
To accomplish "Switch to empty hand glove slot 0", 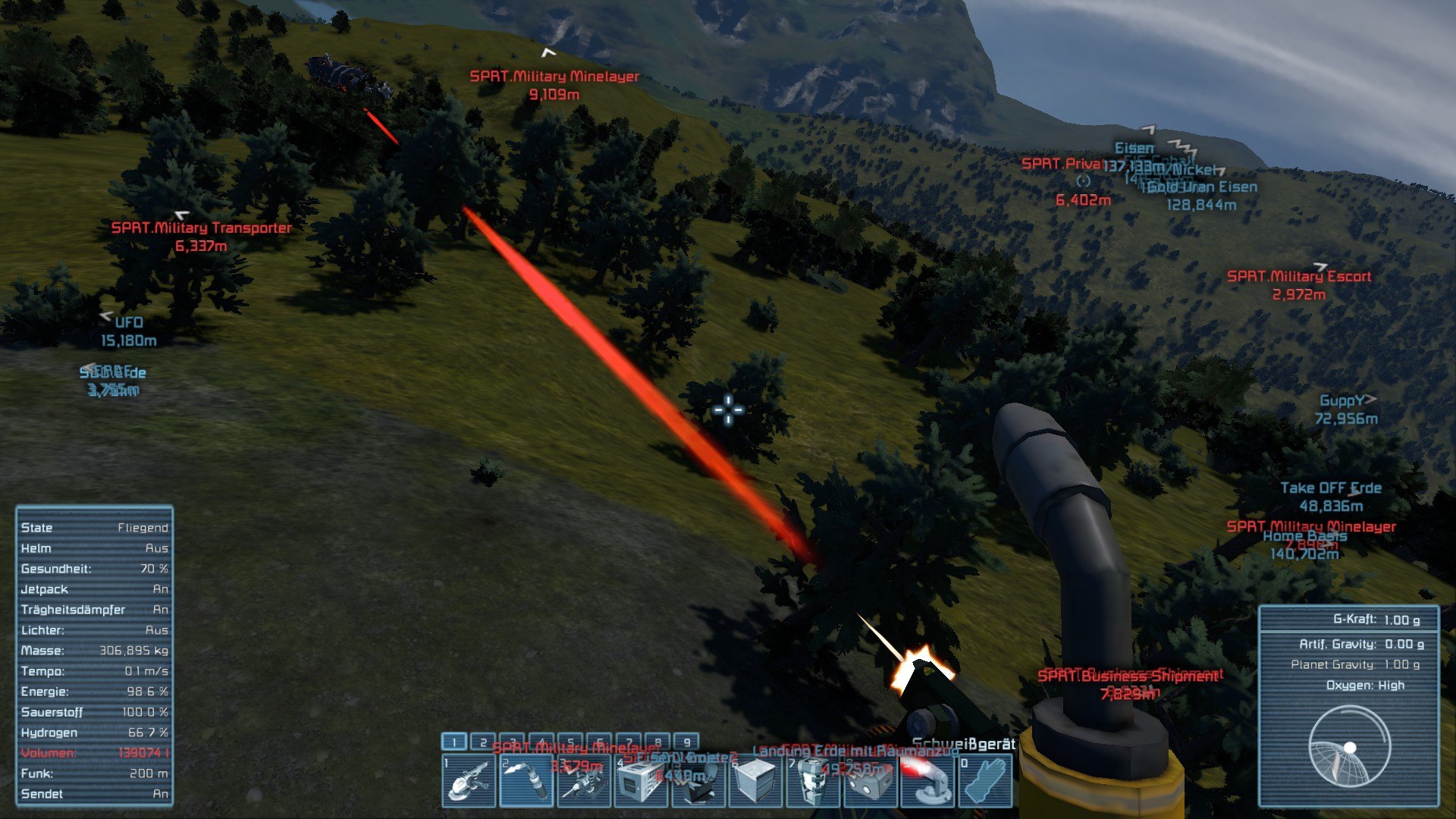I will click(986, 780).
